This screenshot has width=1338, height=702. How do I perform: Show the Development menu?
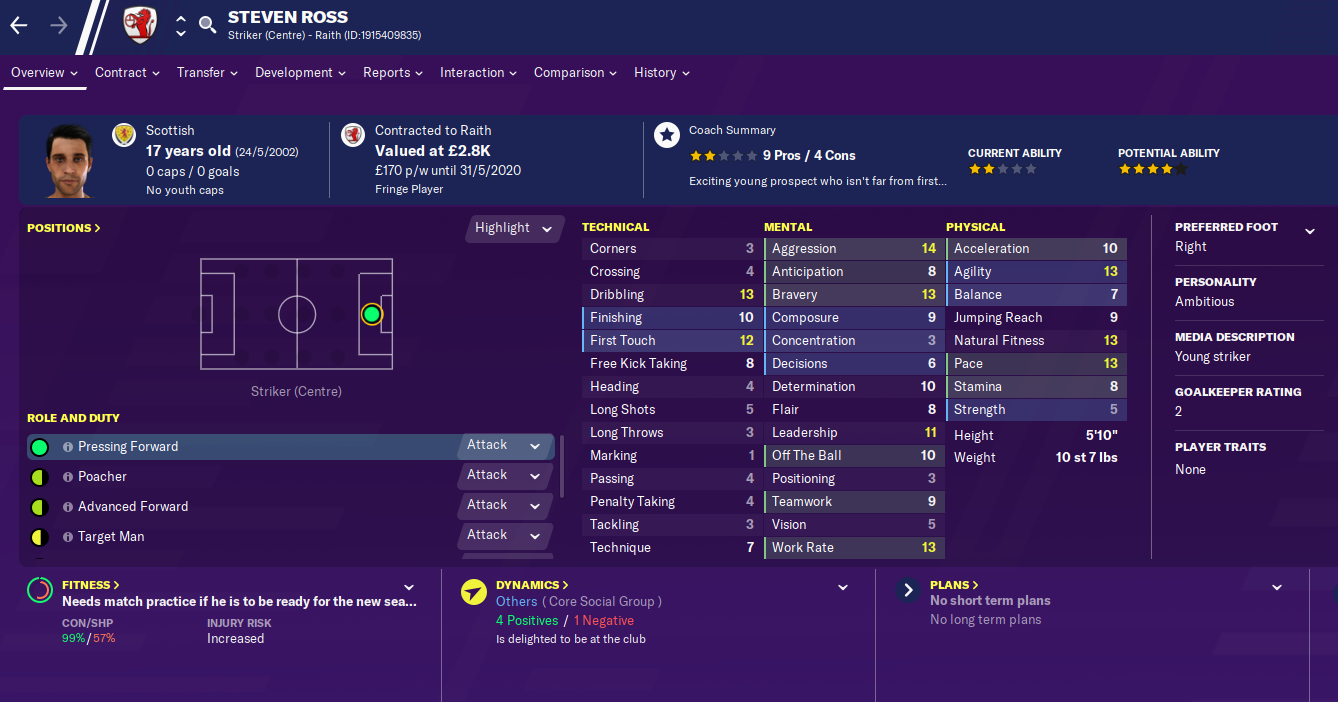[x=300, y=72]
